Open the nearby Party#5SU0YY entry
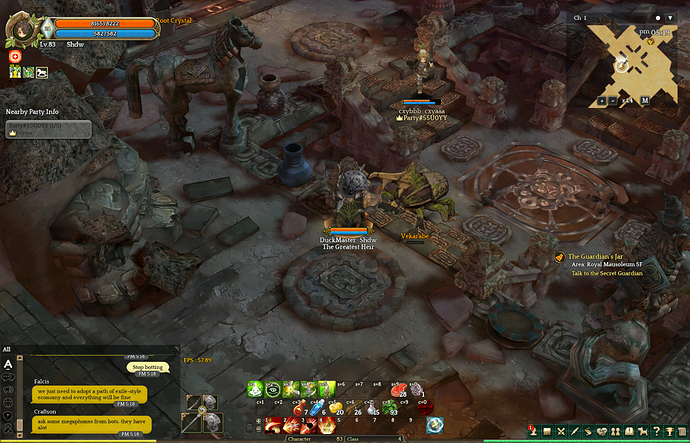Screen dimensions: 690x443 coord(48,129)
